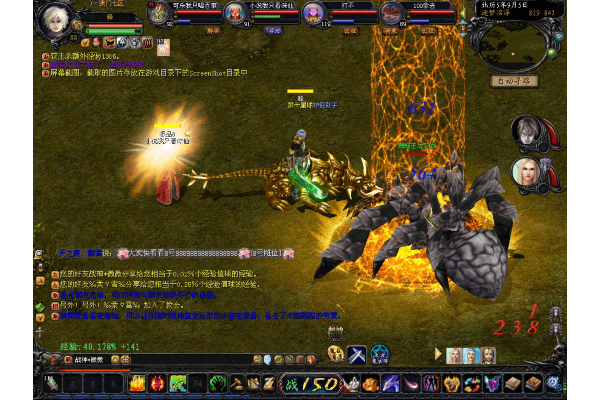Activate the blue pentagram star icon
The image size is (600, 400).
tap(380, 353)
